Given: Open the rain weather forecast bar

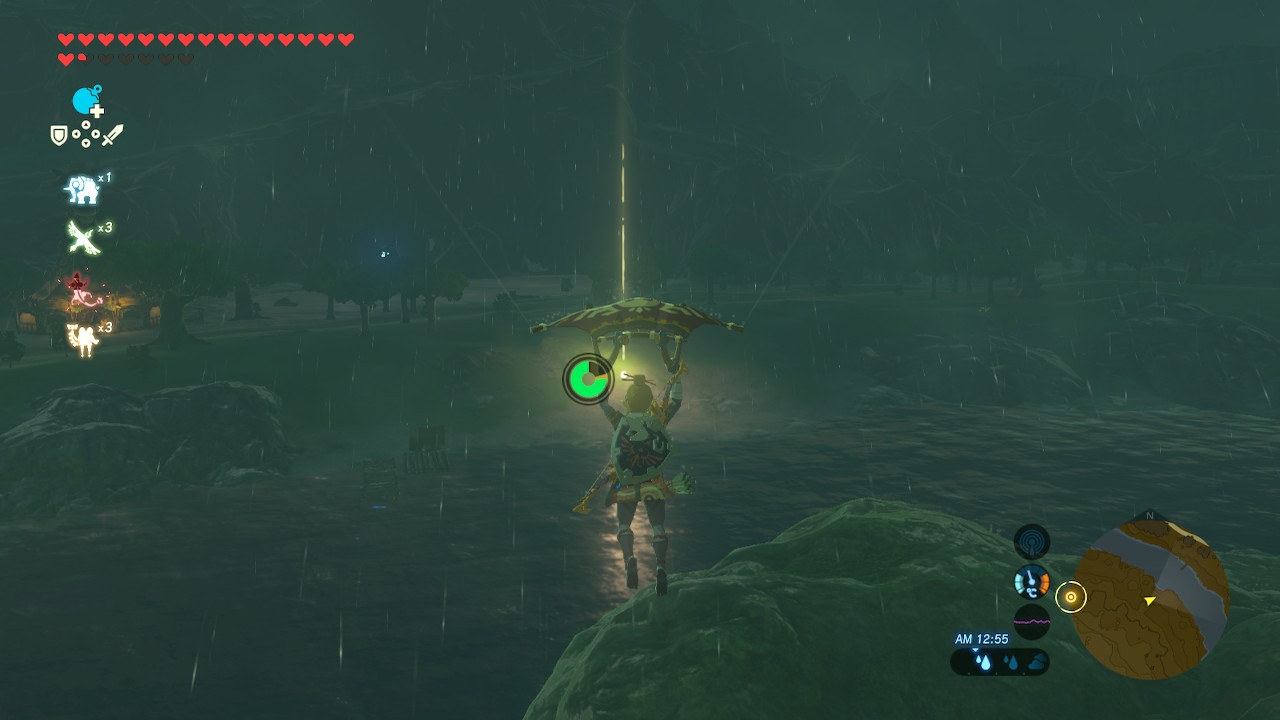Looking at the screenshot, I should point(1000,662).
